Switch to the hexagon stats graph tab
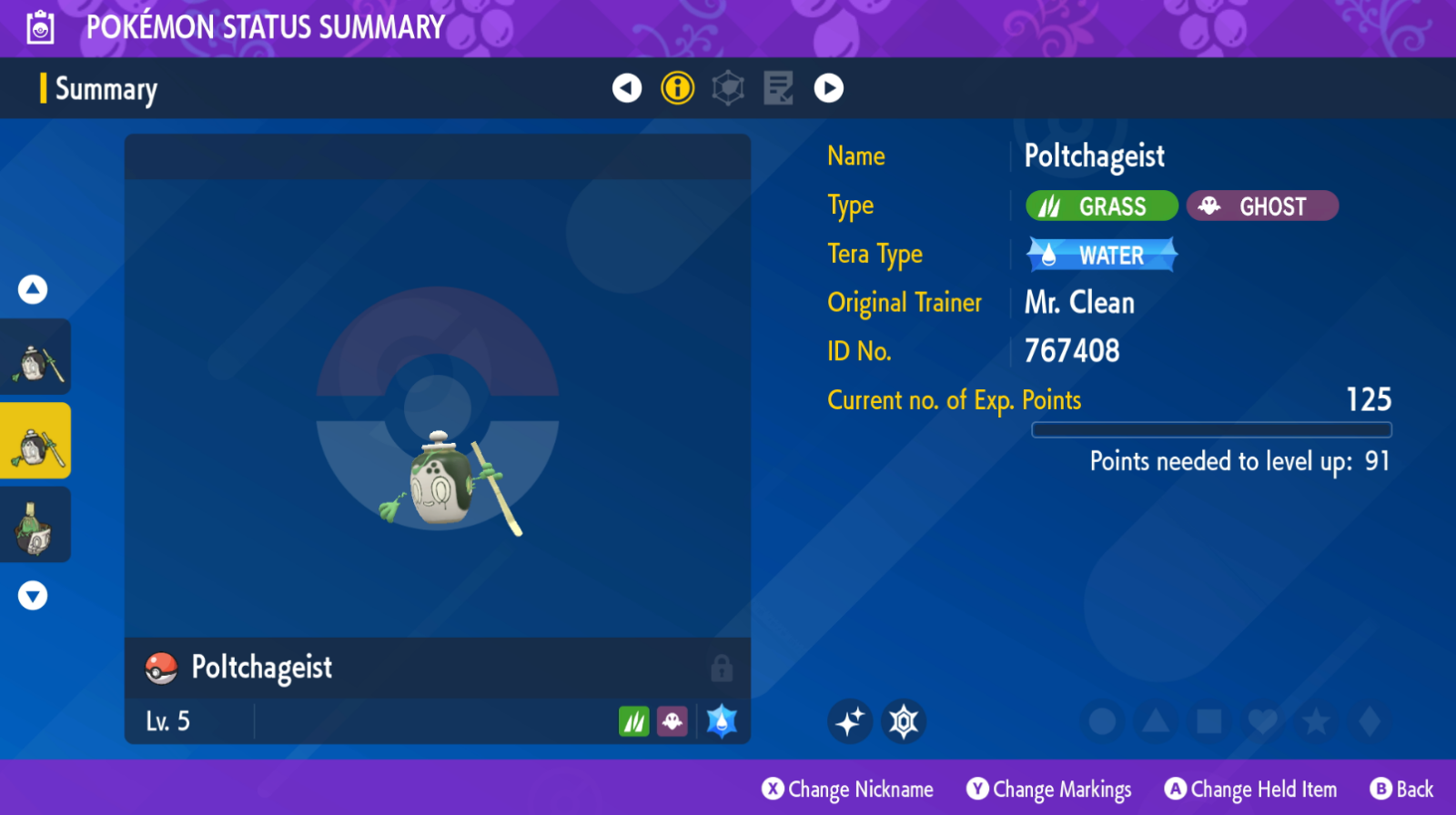The height and width of the screenshot is (815, 1456). (x=728, y=88)
